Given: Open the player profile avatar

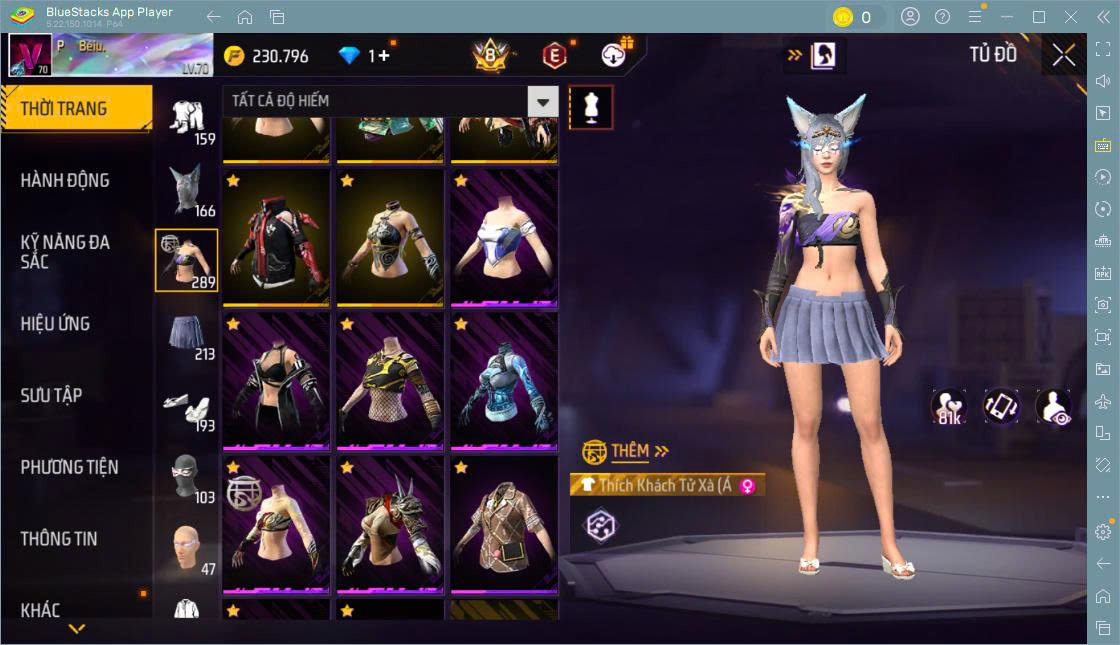Looking at the screenshot, I should (30, 56).
